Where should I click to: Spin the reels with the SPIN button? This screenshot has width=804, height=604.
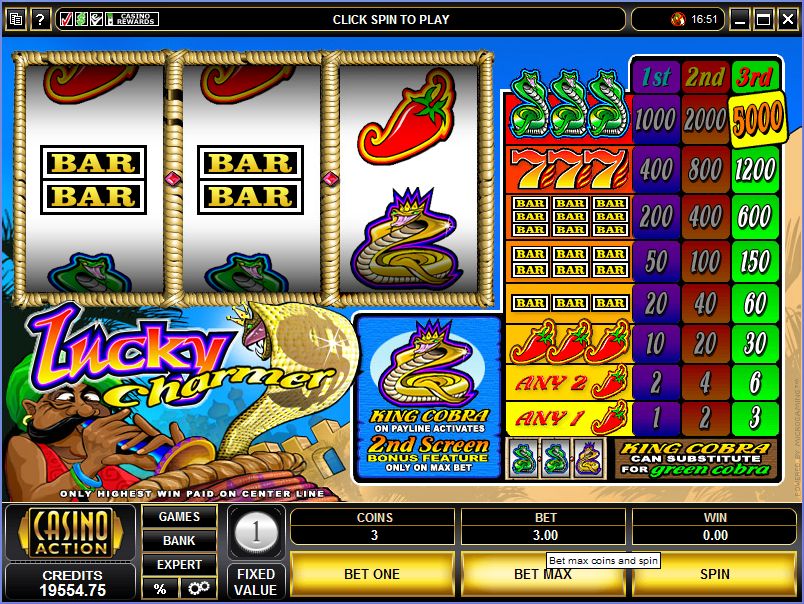[714, 574]
